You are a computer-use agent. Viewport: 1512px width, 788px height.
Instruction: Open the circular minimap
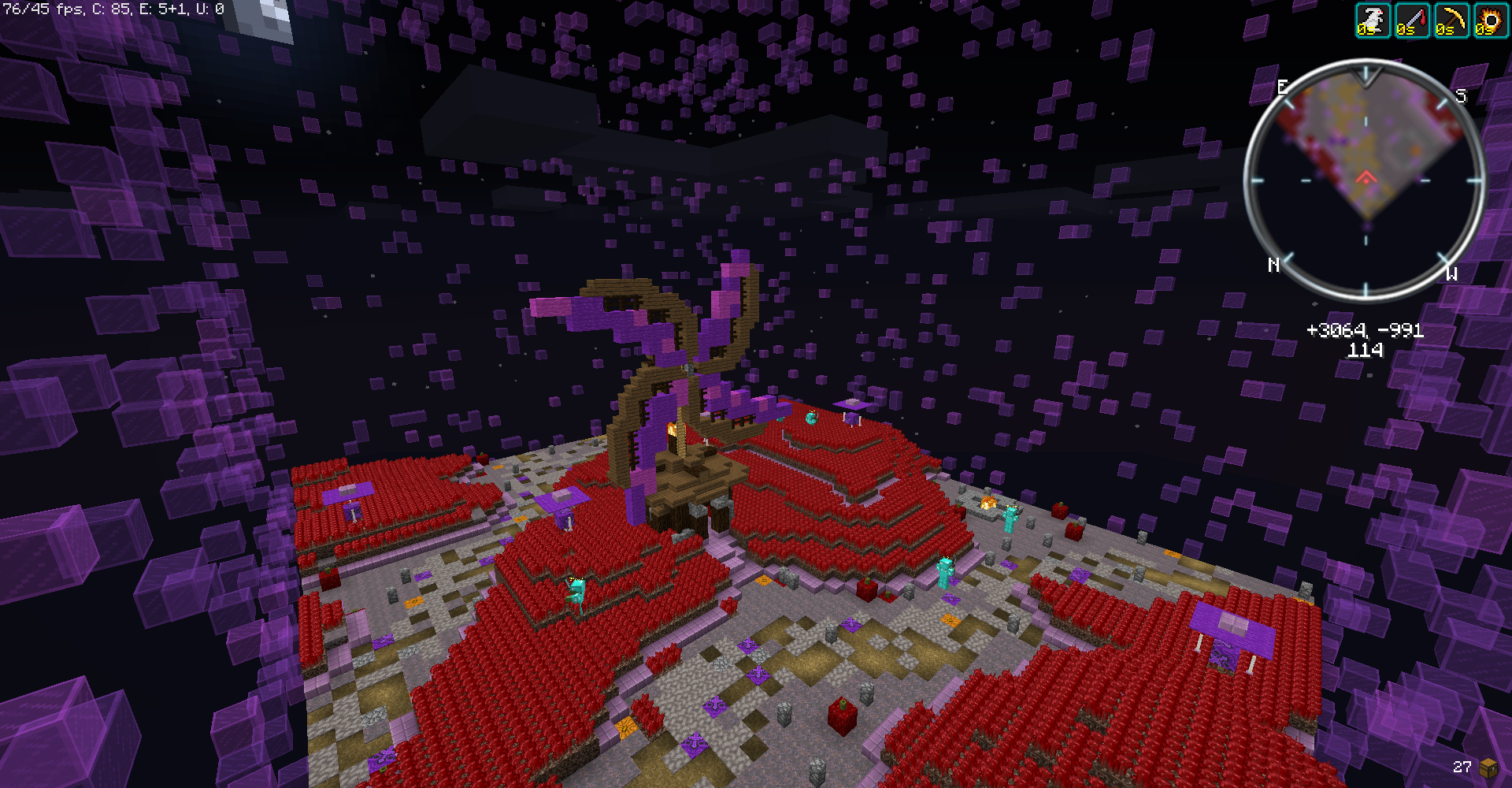coord(1365,180)
